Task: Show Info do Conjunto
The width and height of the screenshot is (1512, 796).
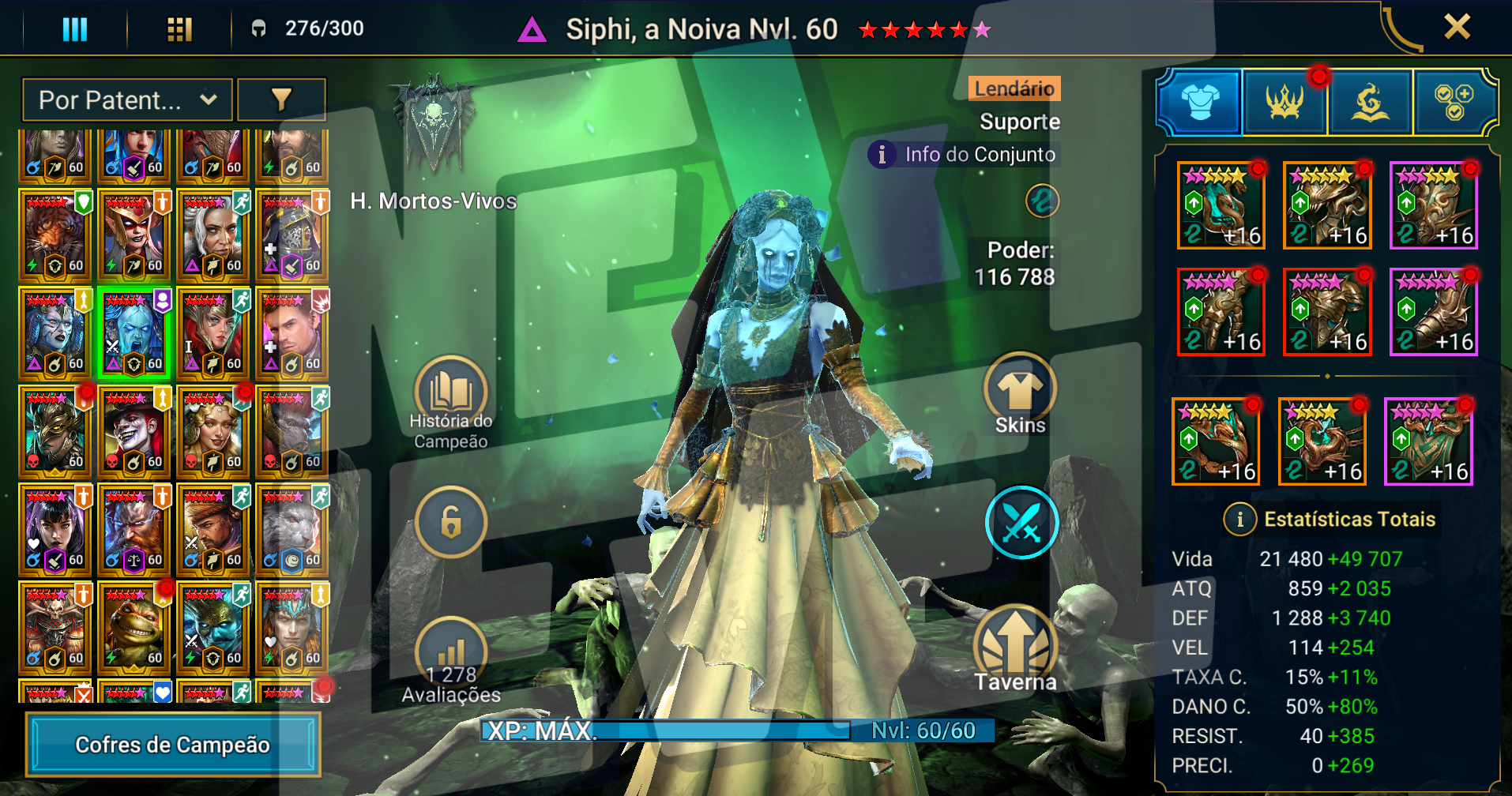Action: pos(965,154)
